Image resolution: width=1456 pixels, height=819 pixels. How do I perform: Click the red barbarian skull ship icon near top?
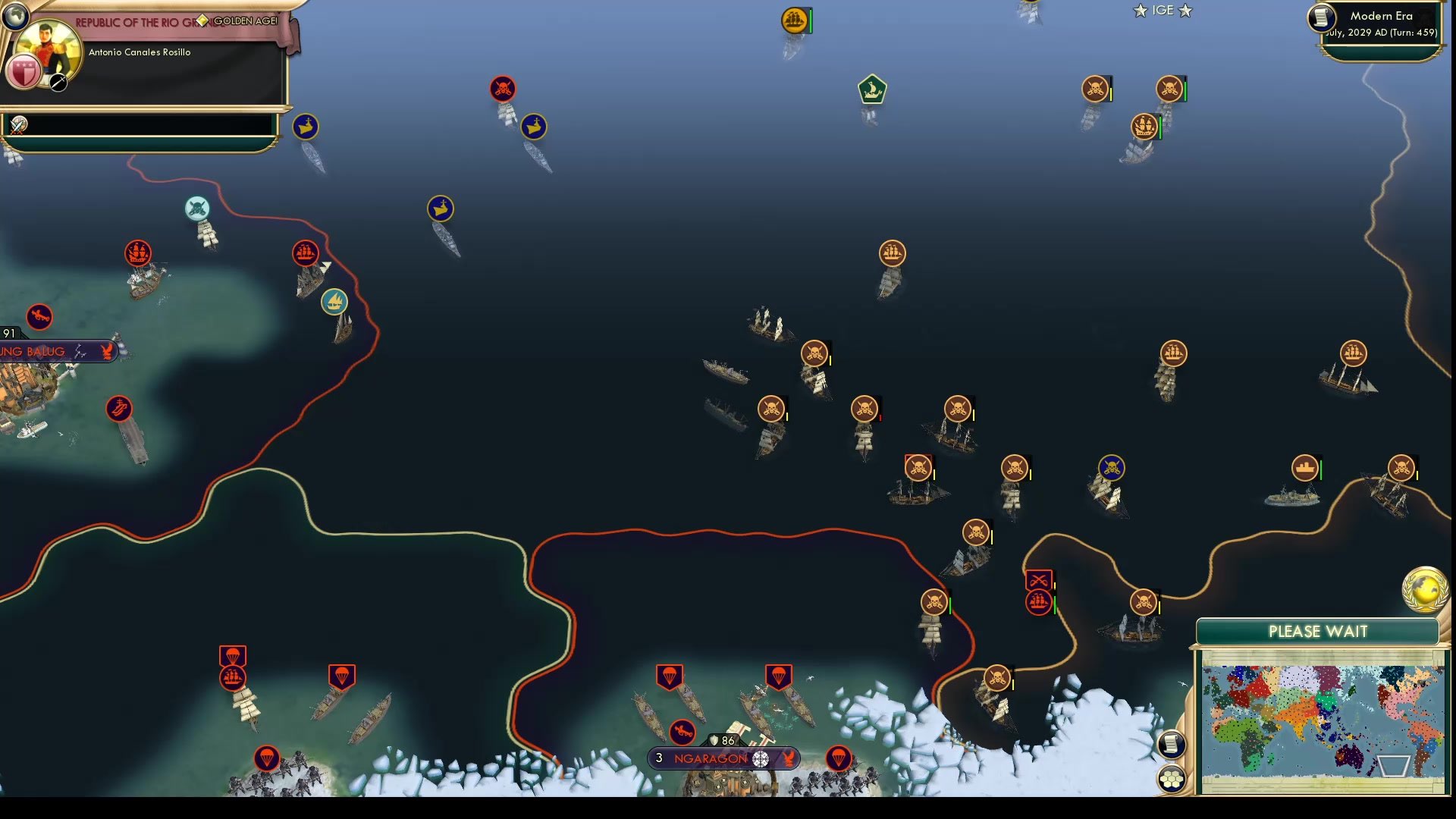(x=501, y=89)
